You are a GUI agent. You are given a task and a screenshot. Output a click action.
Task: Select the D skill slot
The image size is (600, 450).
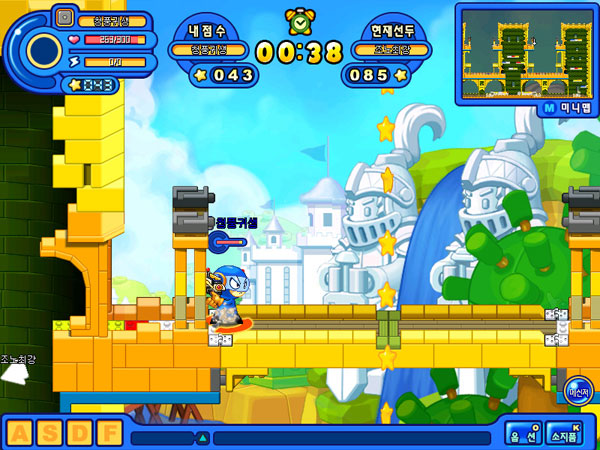[78, 434]
